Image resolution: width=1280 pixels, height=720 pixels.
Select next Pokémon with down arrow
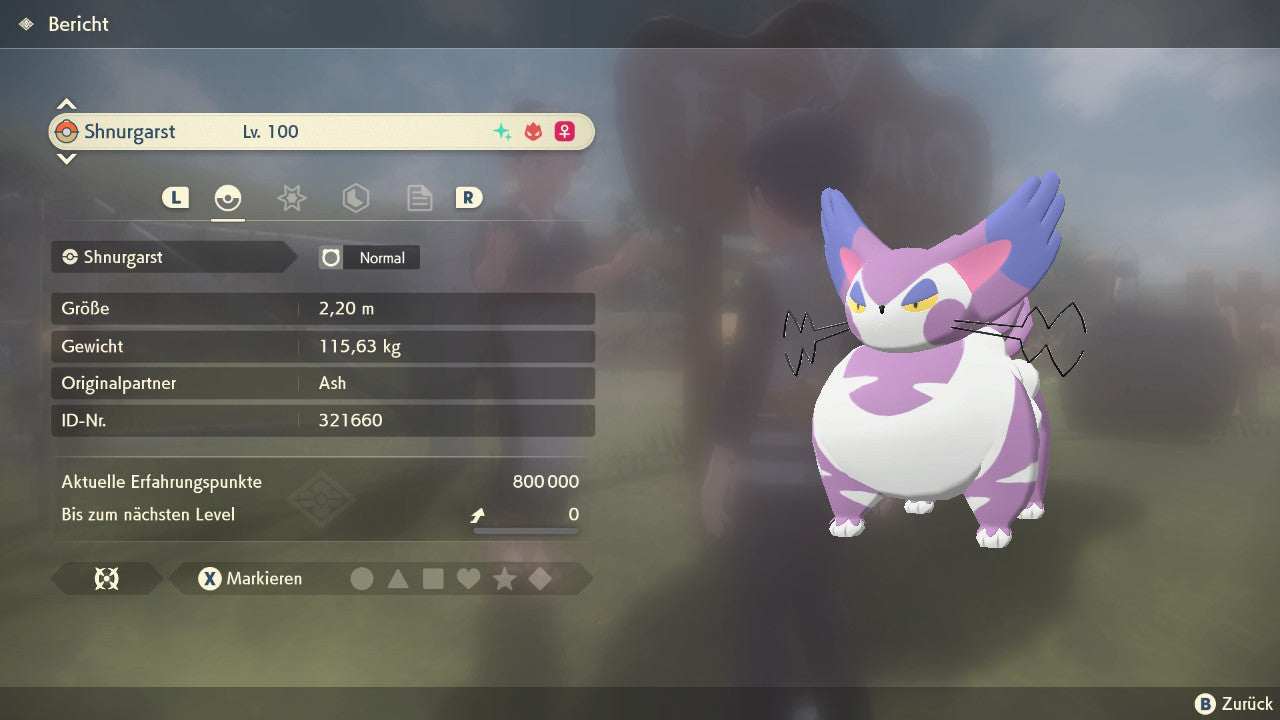pos(66,159)
